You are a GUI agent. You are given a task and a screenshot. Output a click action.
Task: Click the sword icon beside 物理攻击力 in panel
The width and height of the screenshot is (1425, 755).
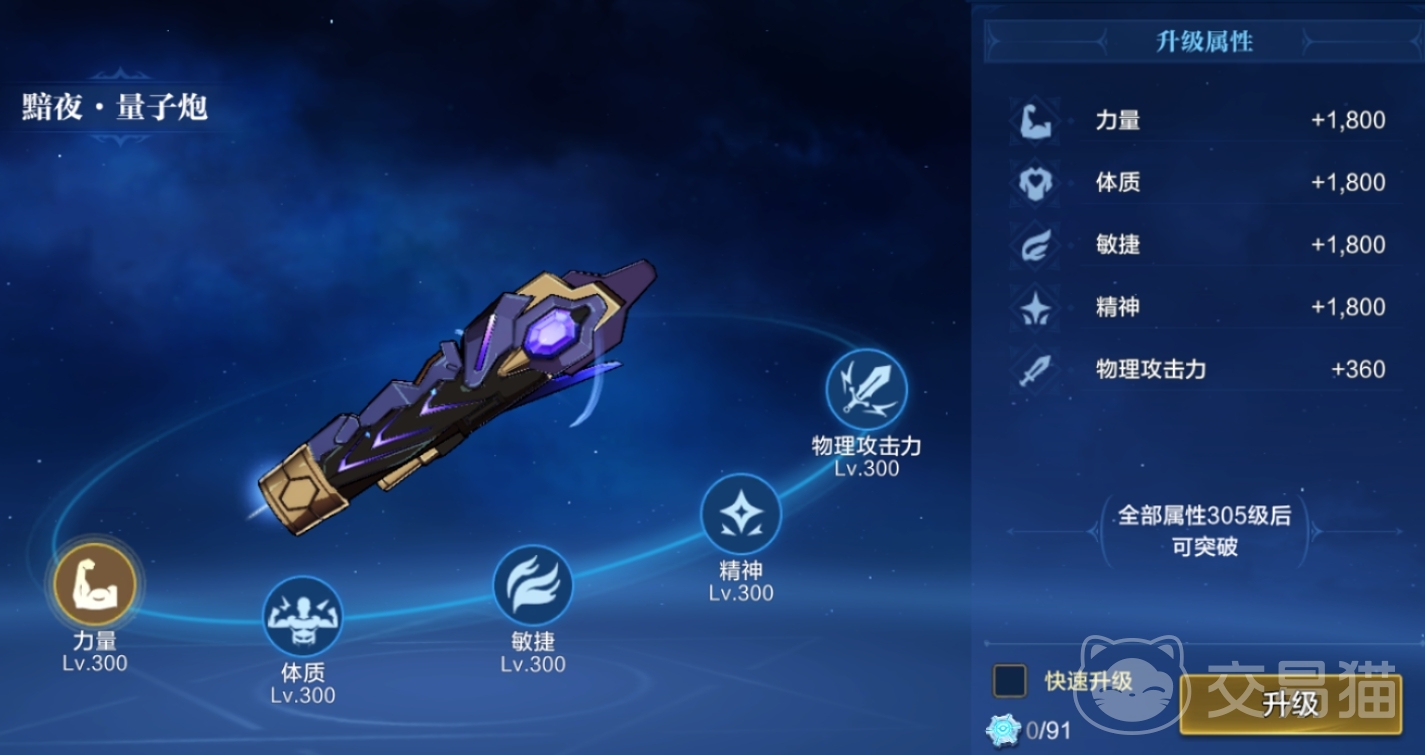[1035, 369]
